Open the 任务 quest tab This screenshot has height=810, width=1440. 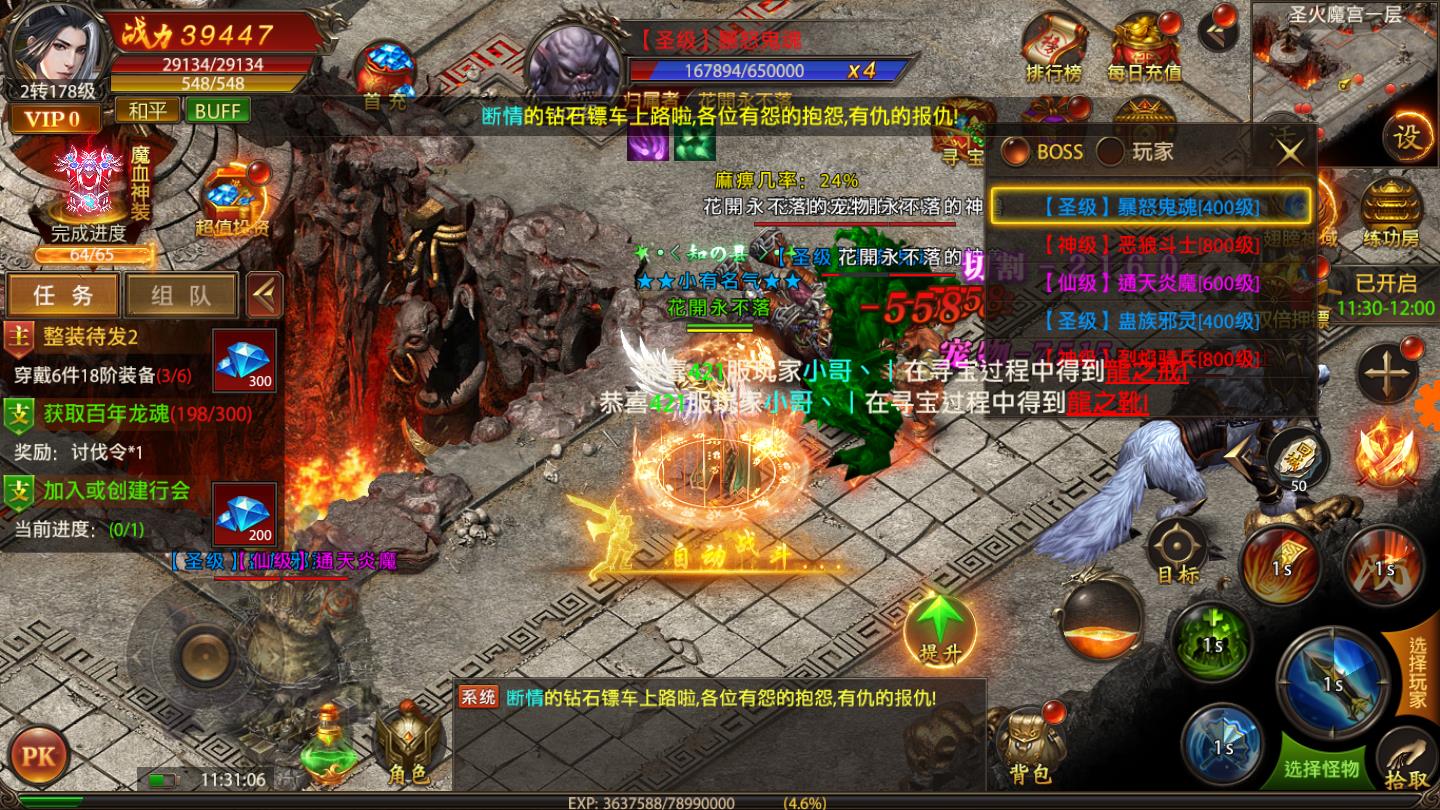pyautogui.click(x=63, y=295)
